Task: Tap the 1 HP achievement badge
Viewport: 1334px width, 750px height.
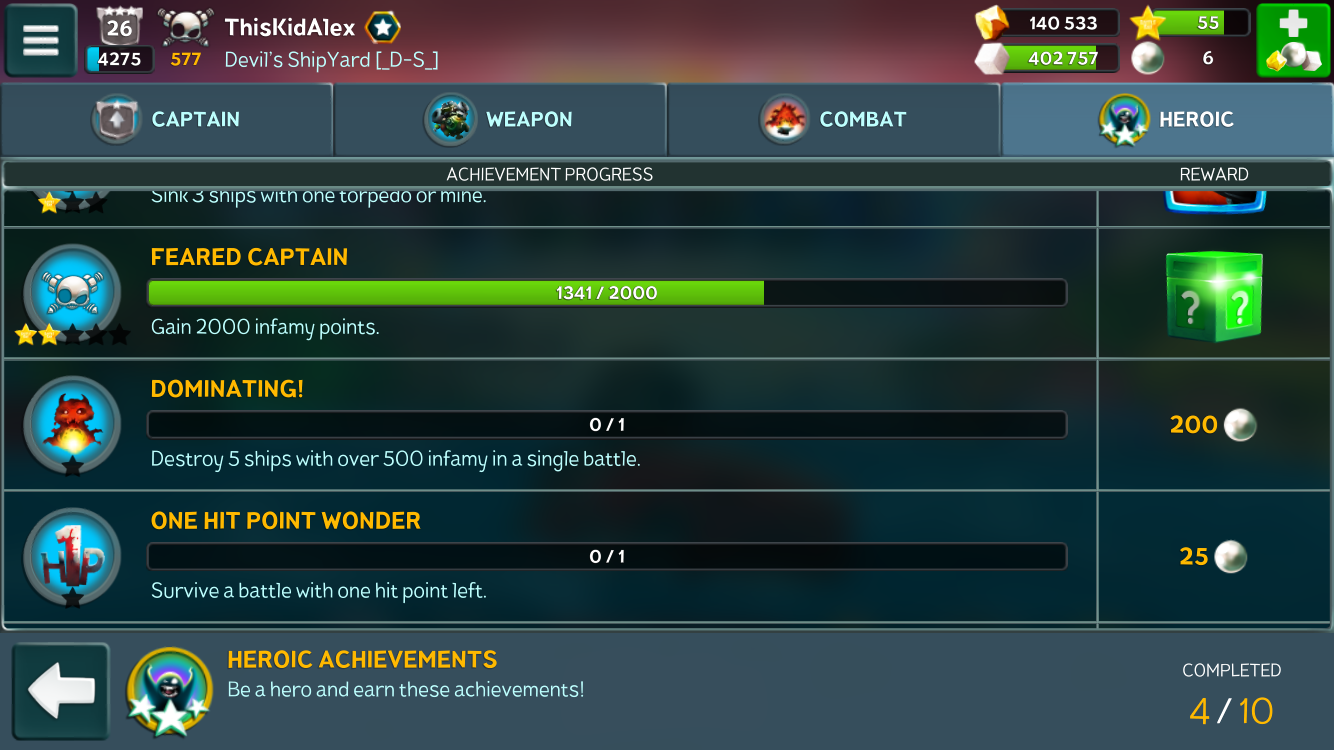Action: 72,555
